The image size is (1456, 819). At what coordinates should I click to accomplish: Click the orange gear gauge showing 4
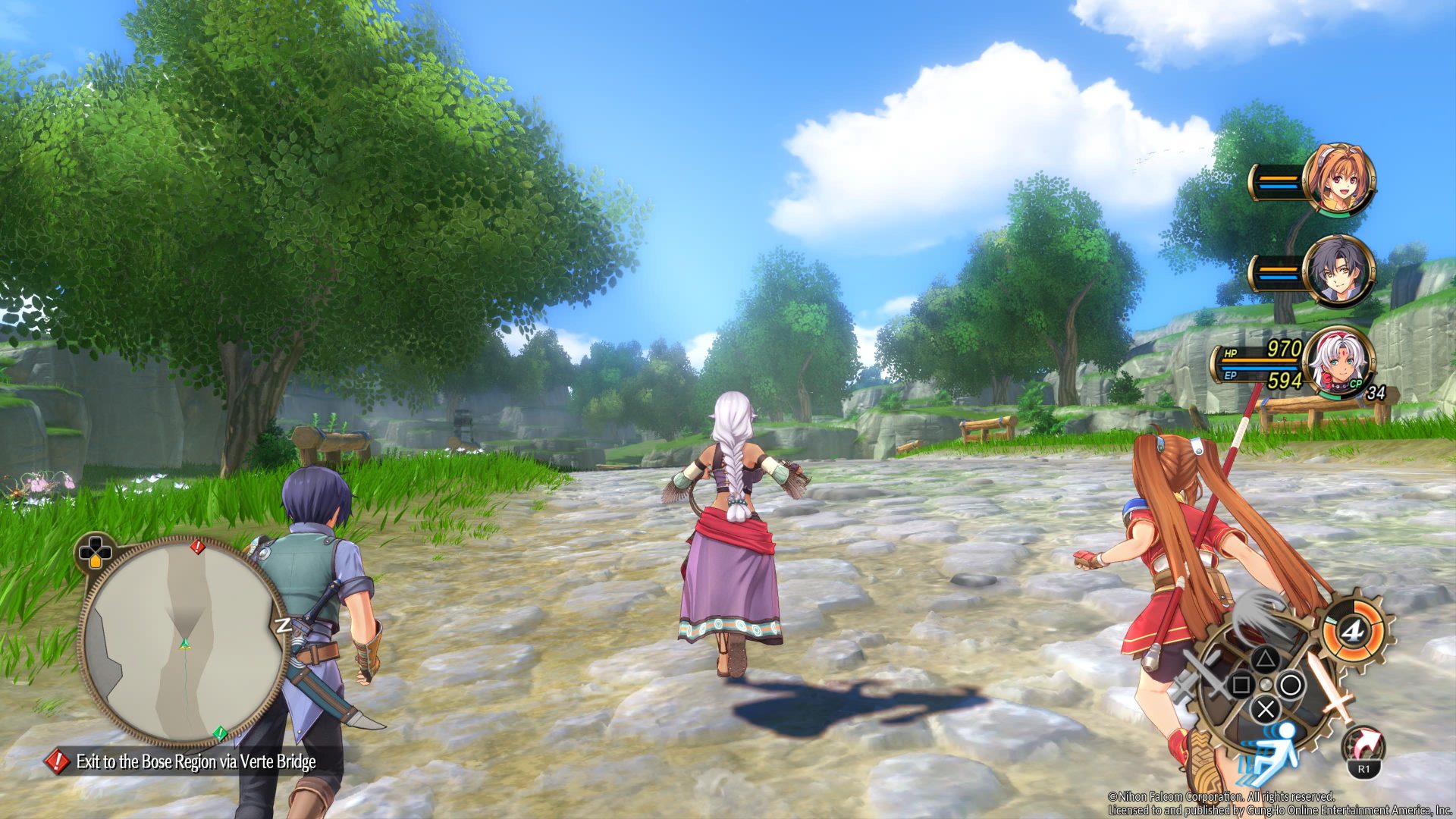coord(1351,630)
